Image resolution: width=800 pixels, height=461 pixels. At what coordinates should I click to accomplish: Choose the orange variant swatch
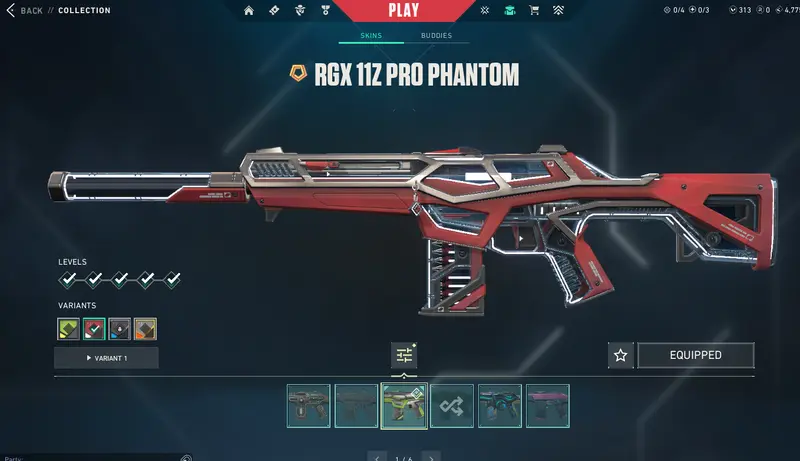click(146, 328)
